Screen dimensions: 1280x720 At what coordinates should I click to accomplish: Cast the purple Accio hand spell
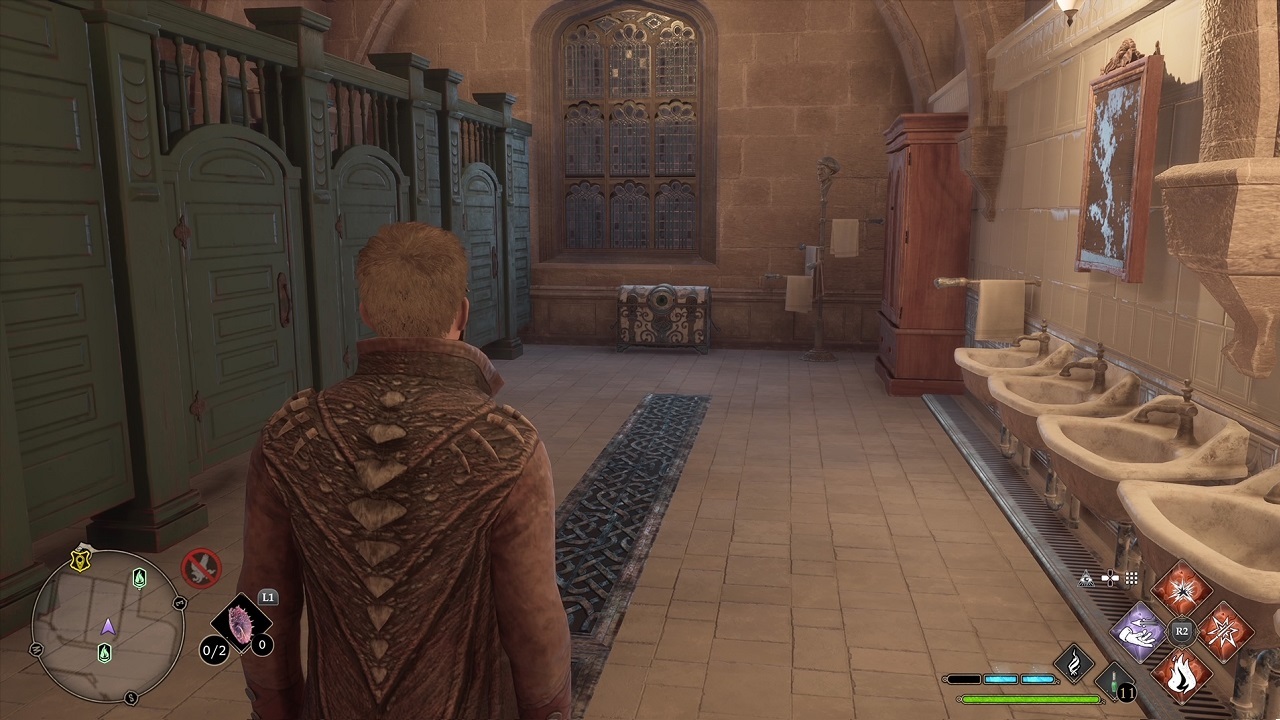click(x=1141, y=631)
